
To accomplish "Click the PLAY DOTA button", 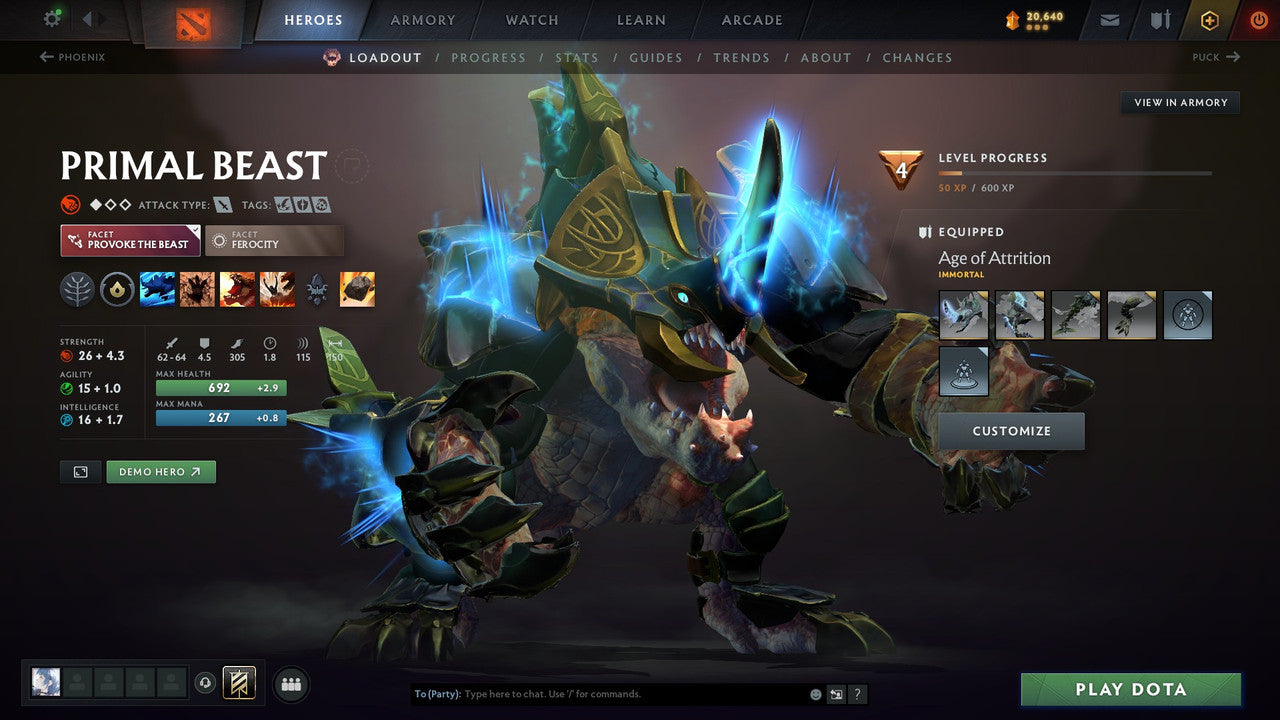I will coord(1130,689).
